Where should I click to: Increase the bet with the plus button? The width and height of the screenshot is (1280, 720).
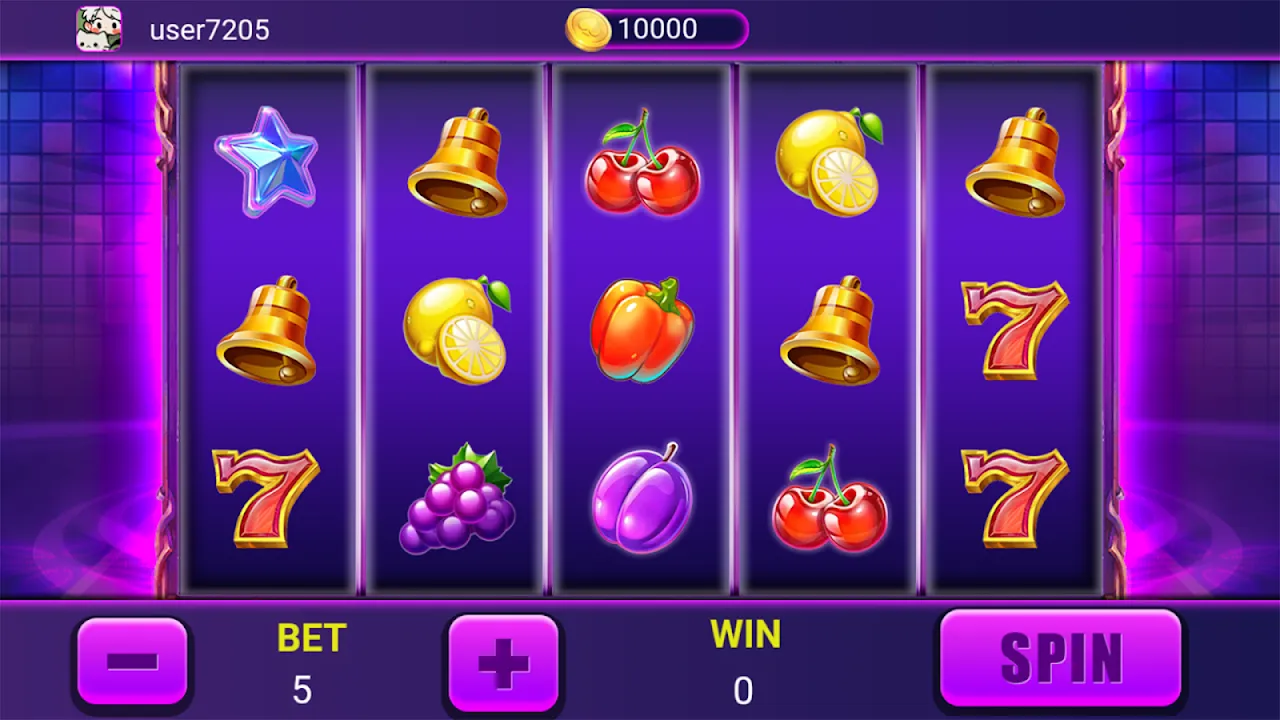[503, 662]
